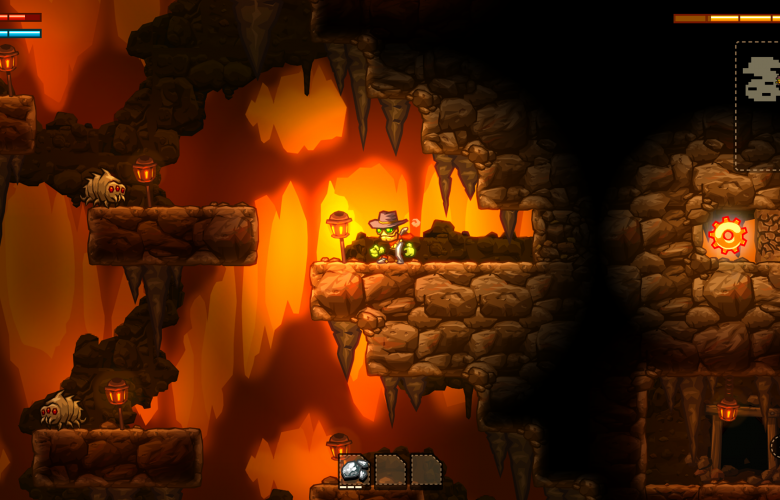Image resolution: width=780 pixels, height=500 pixels.
Task: Select the silver ore inventory slot
Action: tap(354, 470)
